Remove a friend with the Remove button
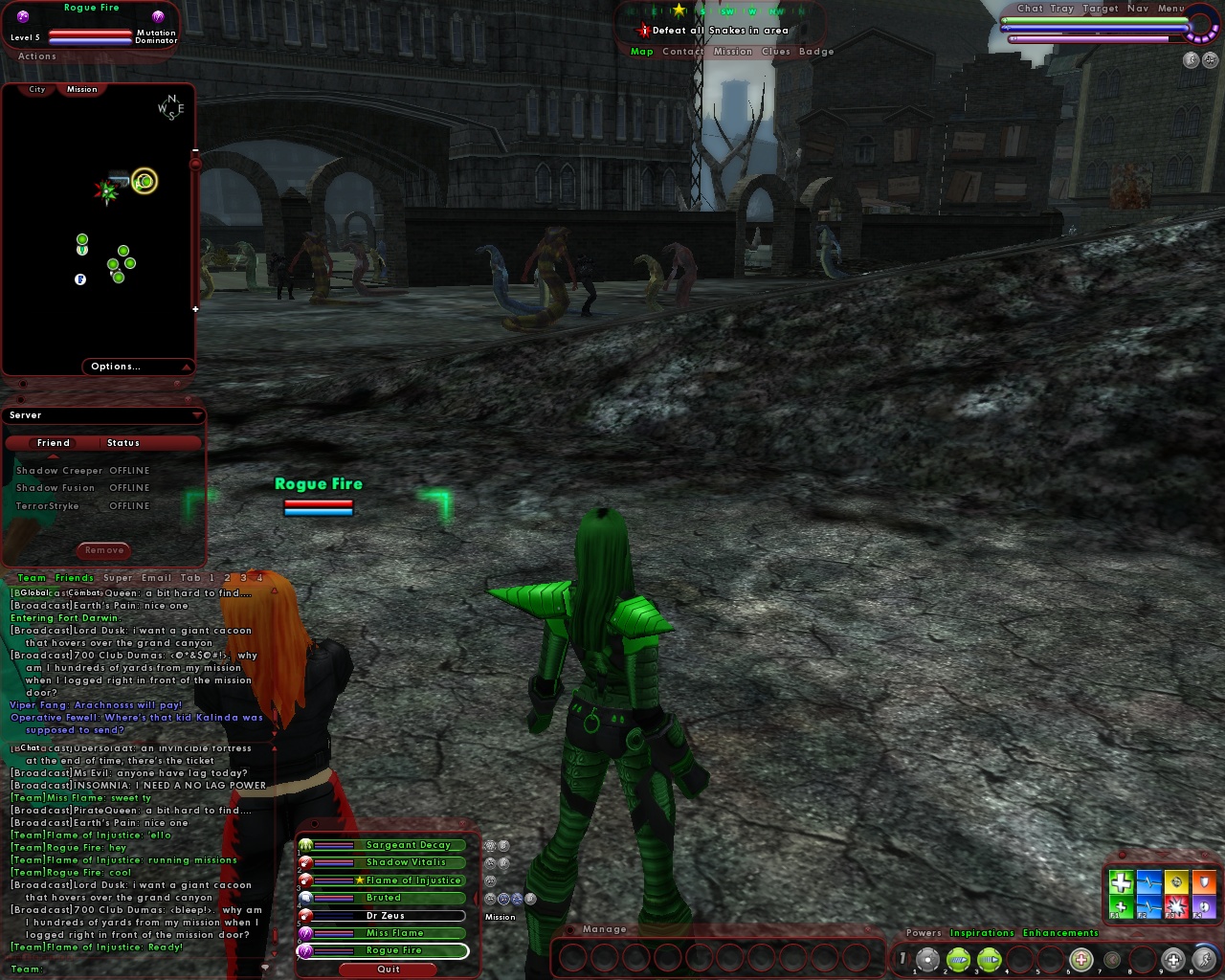 (x=103, y=550)
